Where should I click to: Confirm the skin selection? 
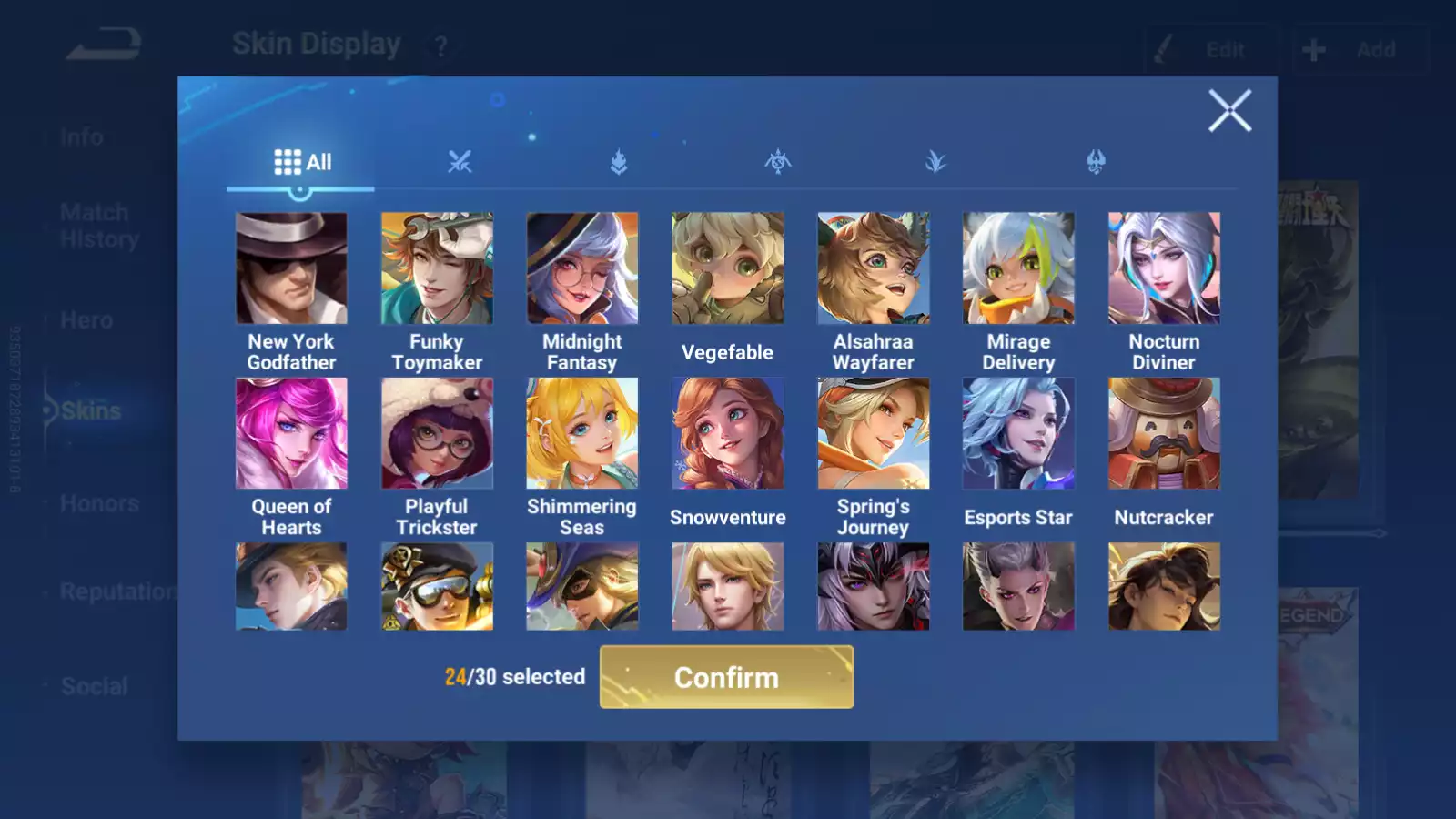click(726, 677)
